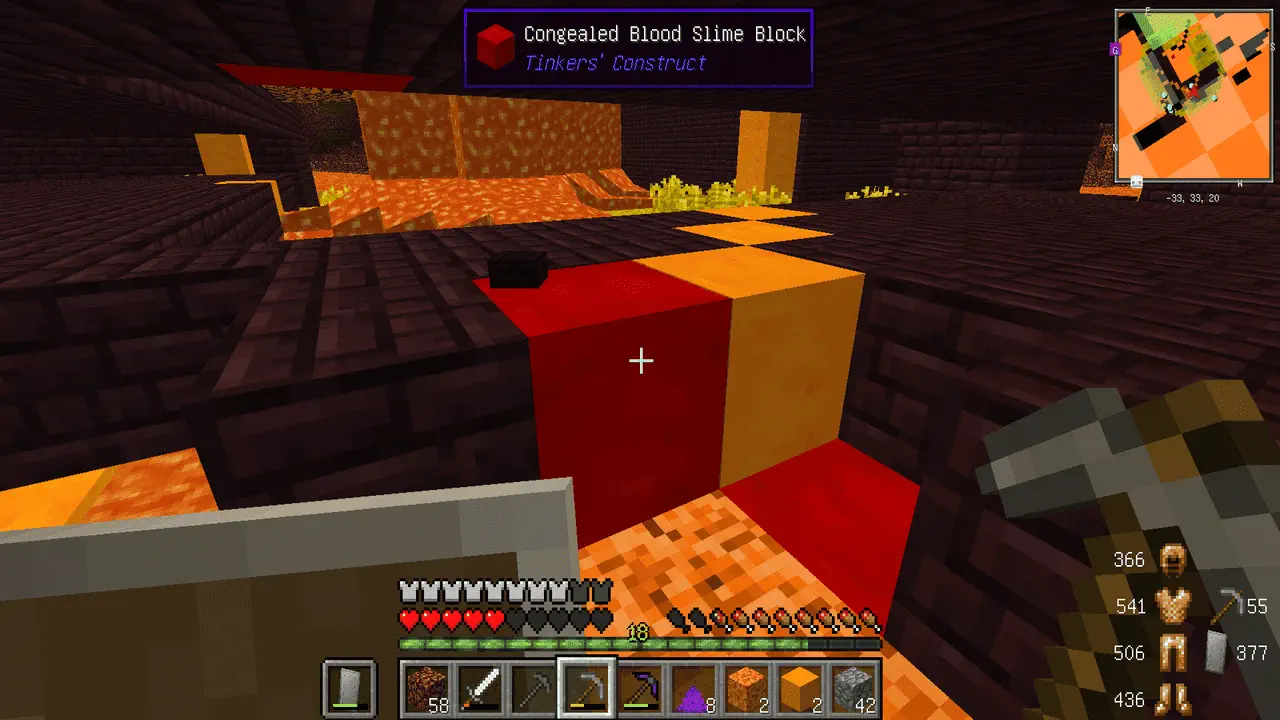The image size is (1280, 720).
Task: Select the highlighted pickaxe hotbar slot
Action: point(586,688)
